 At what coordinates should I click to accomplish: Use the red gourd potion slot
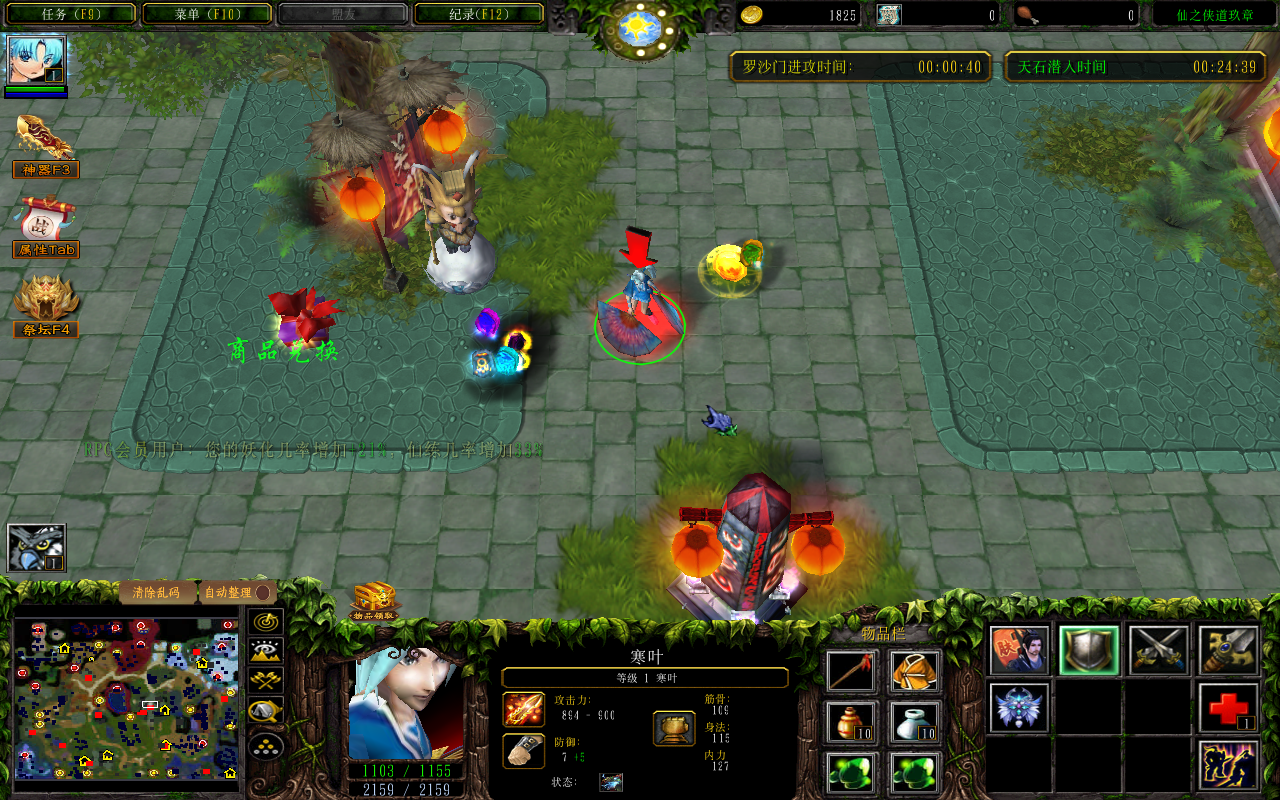(852, 722)
